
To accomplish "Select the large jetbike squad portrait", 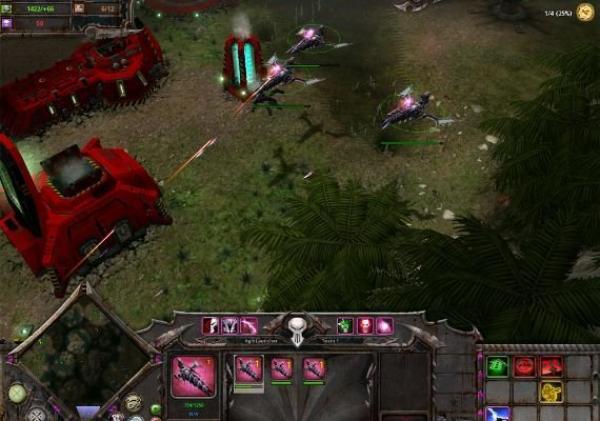I will point(193,377).
